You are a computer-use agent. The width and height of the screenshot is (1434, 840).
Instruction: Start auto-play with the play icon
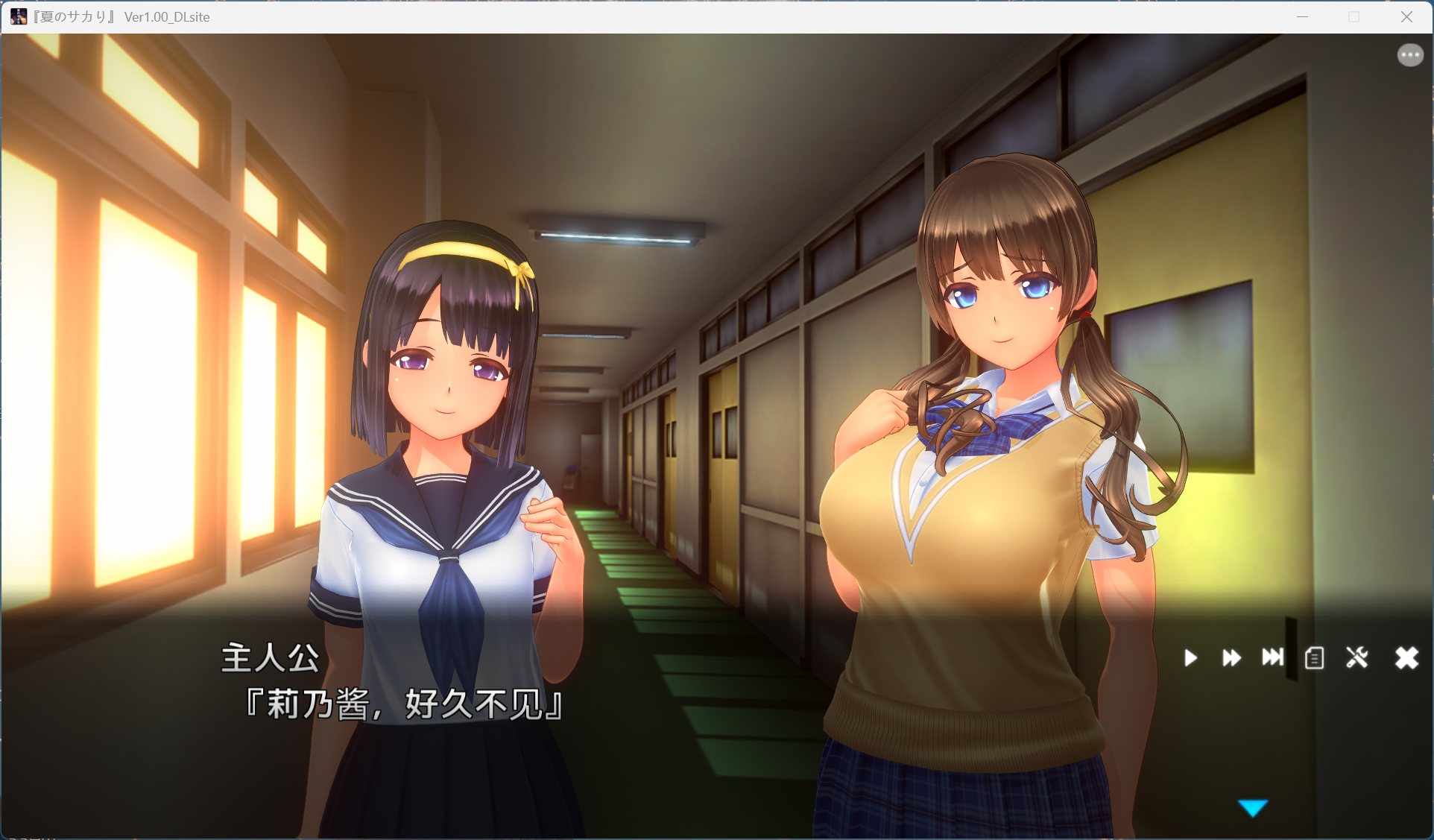tap(1190, 657)
